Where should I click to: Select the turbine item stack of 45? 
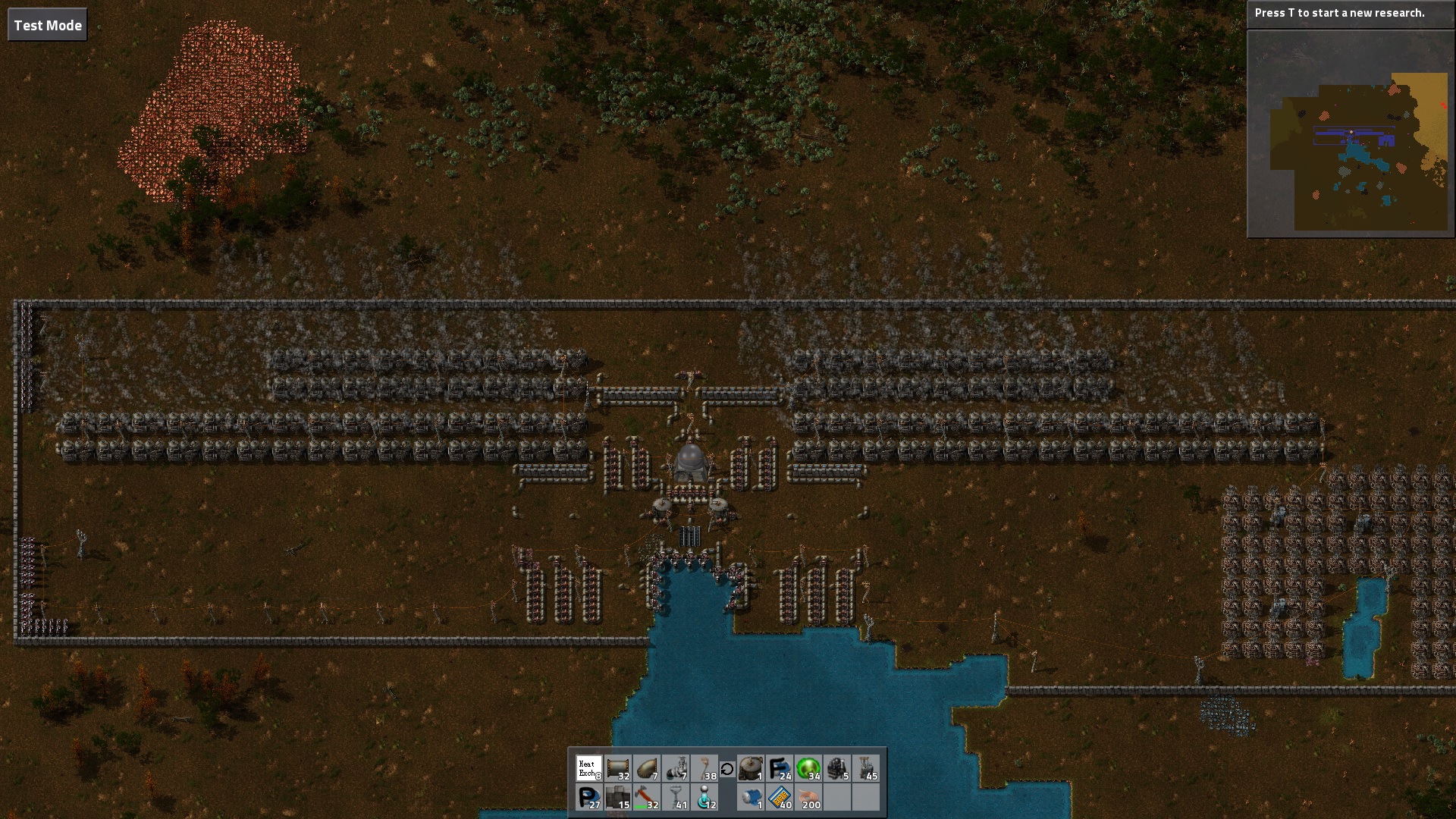pyautogui.click(x=866, y=769)
